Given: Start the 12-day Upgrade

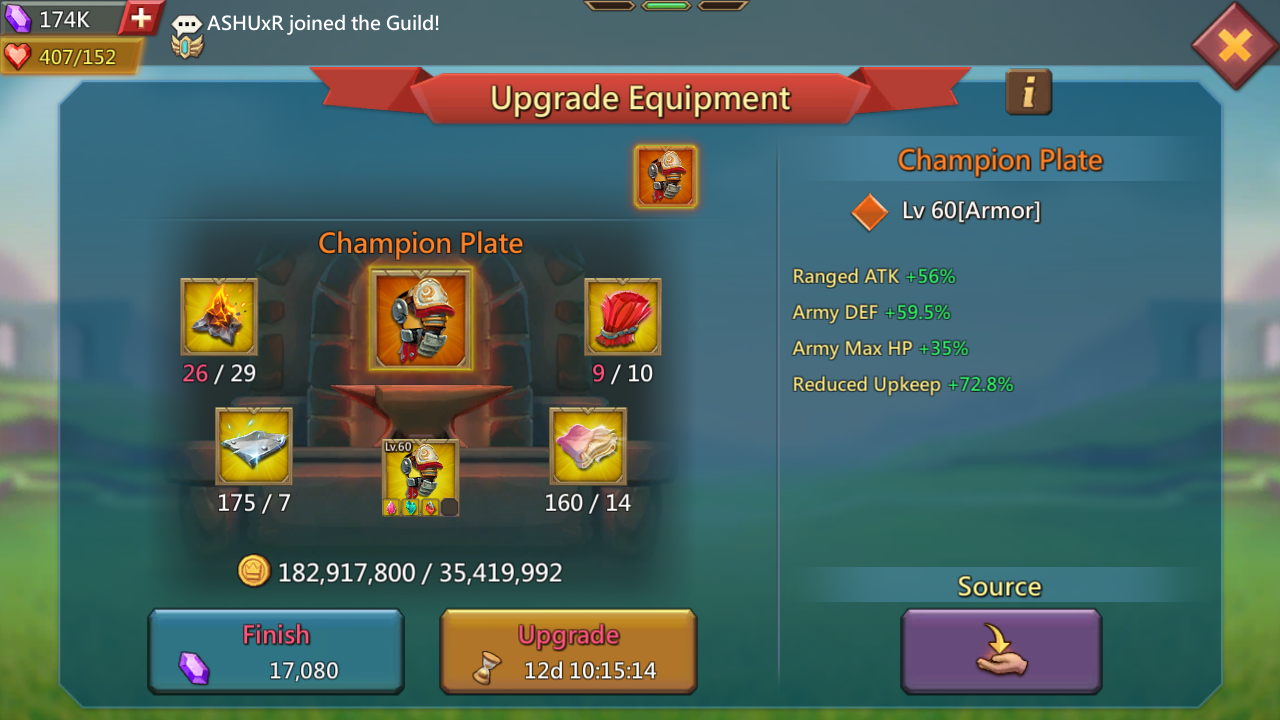Looking at the screenshot, I should click(568, 652).
